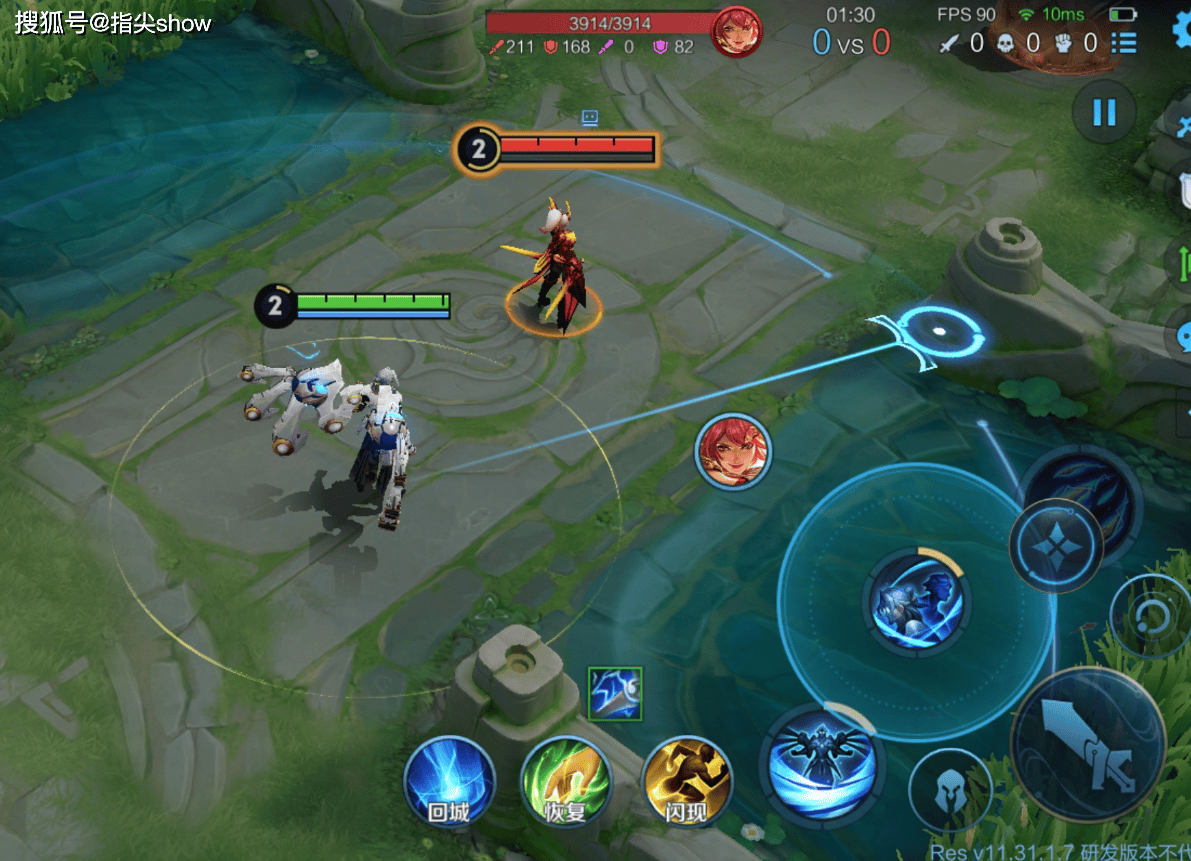Viewport: 1191px width, 861px height.
Task: Click the swirl button above the sword attack
Action: coord(1151,614)
